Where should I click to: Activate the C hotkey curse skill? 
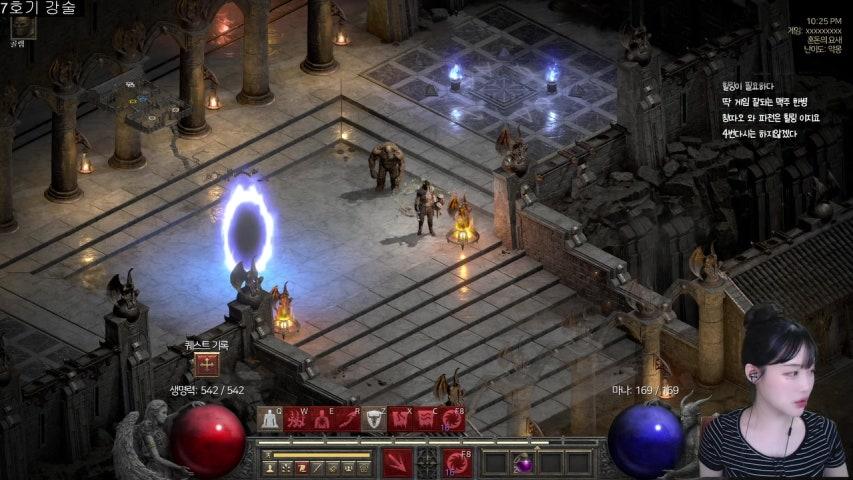[x=427, y=419]
